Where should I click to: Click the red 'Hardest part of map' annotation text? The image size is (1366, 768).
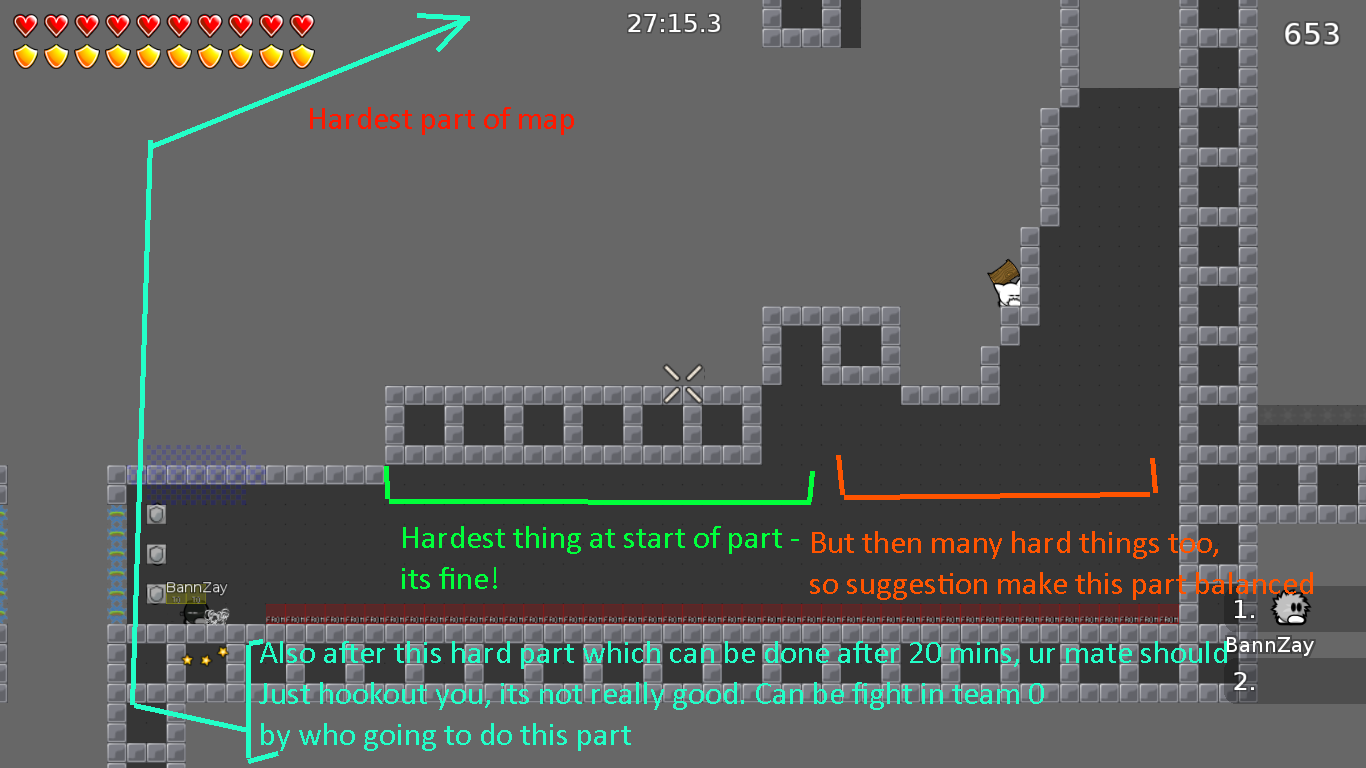441,119
